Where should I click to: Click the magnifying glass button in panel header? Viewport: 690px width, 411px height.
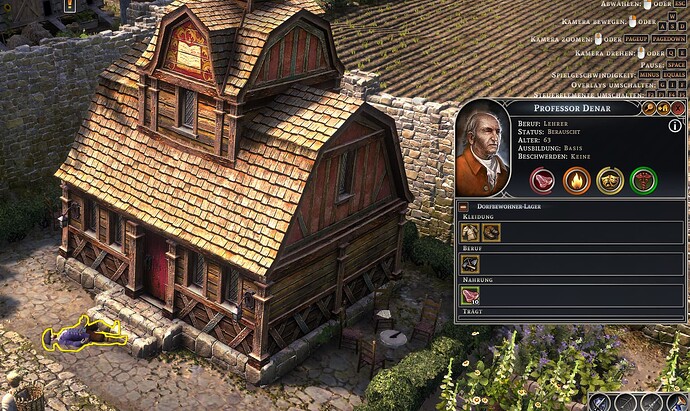(x=650, y=108)
